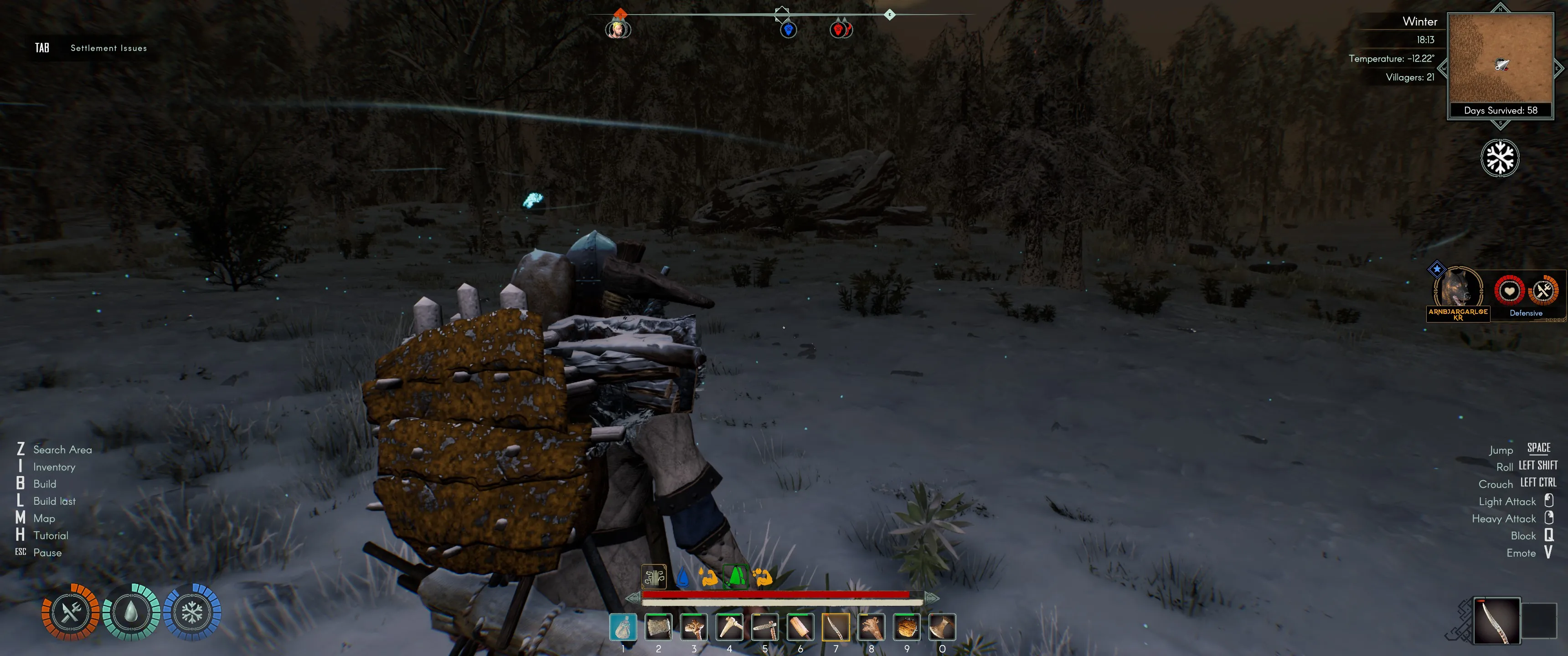Click the Inventory entry in the keybind list

pyautogui.click(x=54, y=466)
